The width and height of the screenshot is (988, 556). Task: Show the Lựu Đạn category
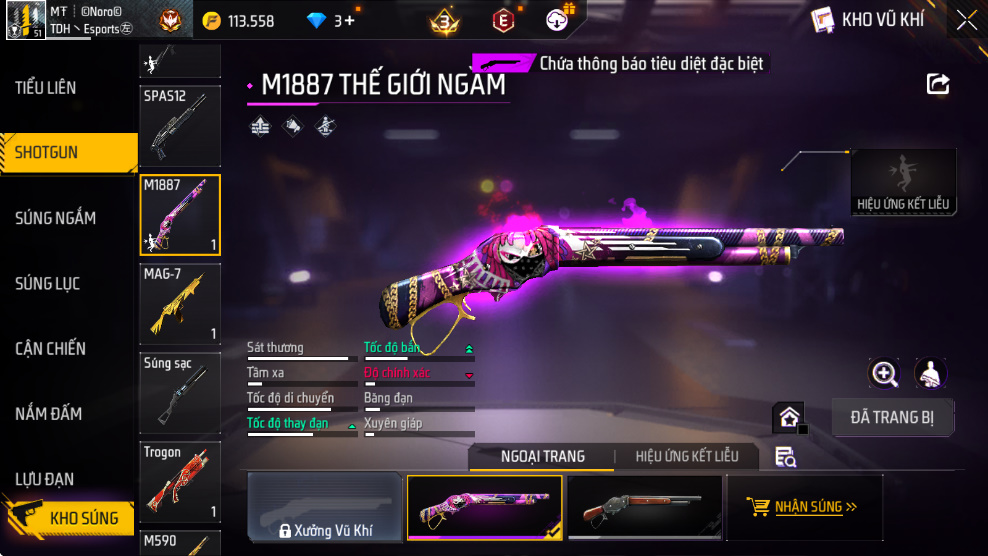(44, 479)
